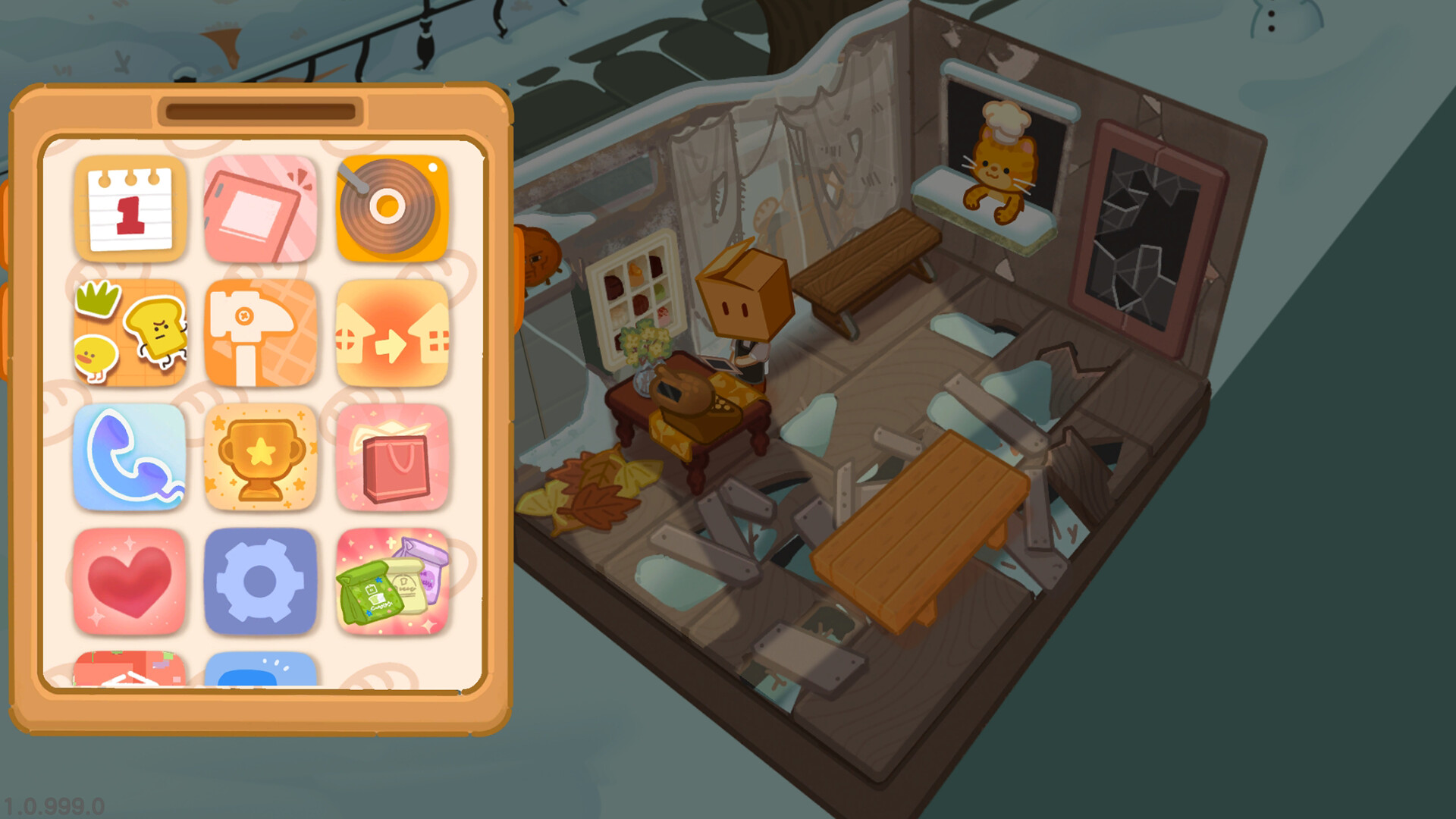Open the pink shopping bag store app
Image resolution: width=1456 pixels, height=819 pixels.
[391, 457]
